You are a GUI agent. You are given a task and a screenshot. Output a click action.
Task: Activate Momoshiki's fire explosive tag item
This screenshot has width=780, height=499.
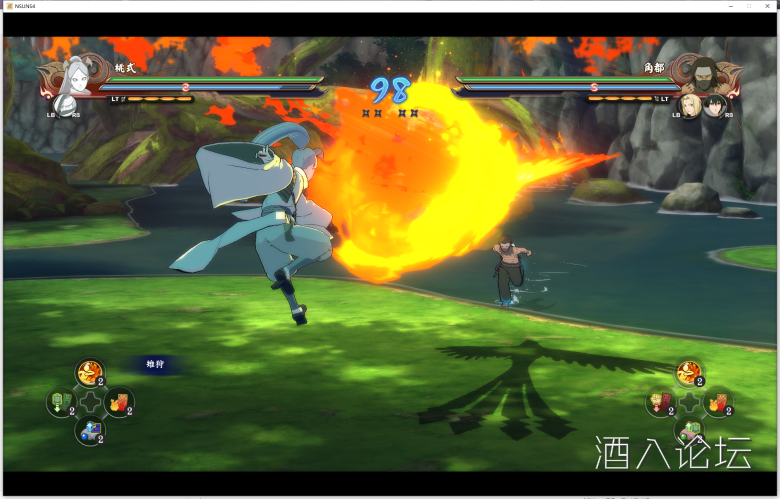click(119, 402)
